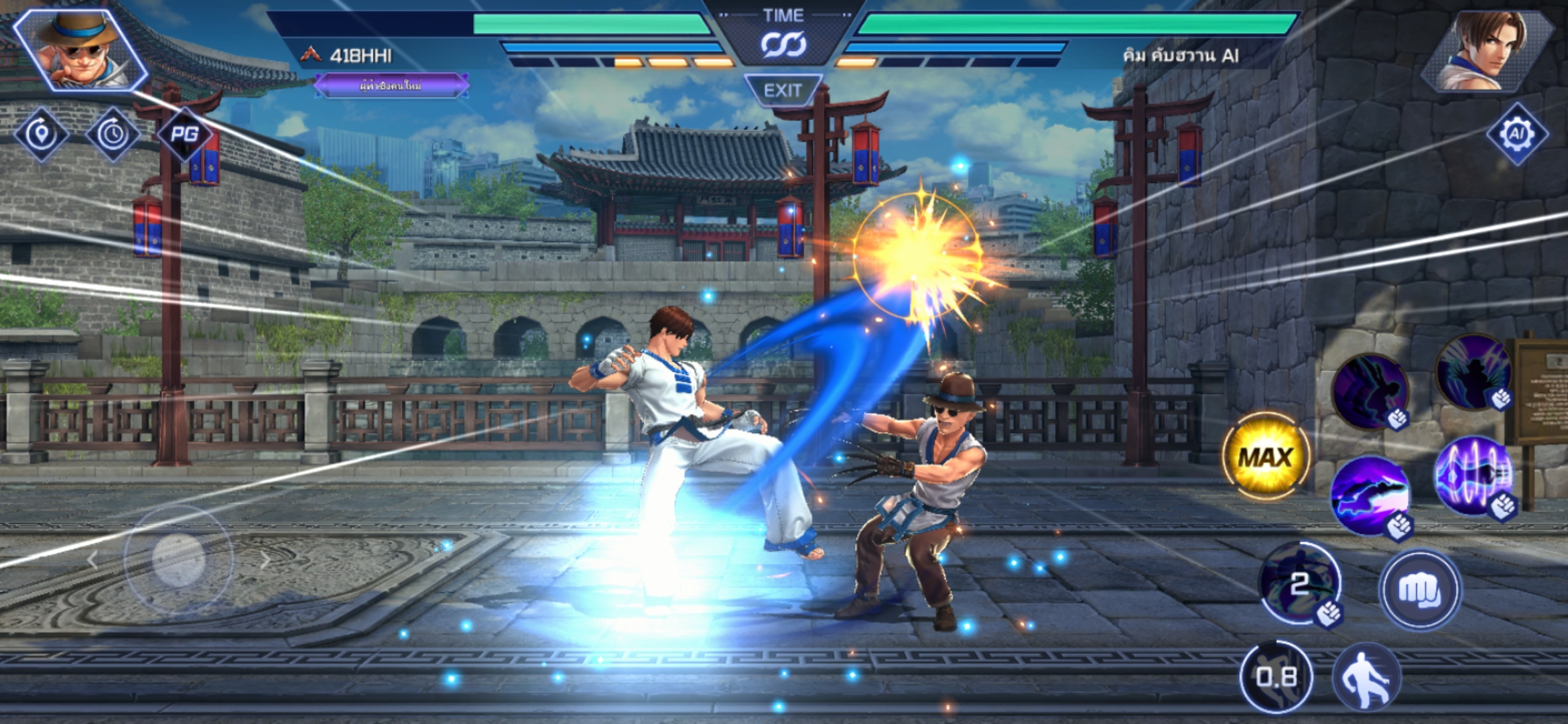Click the clock reset icon

[113, 134]
